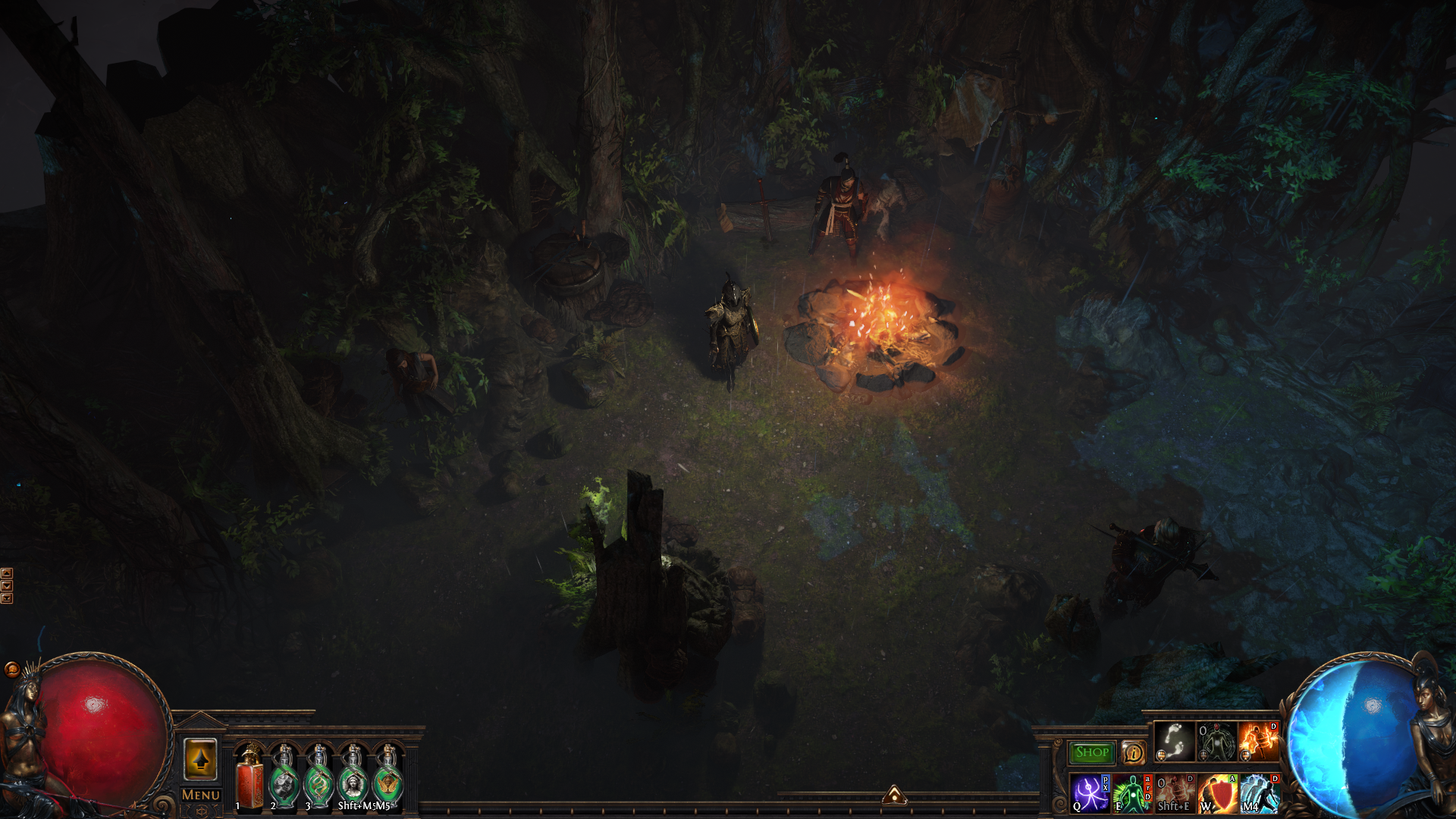Open the Menu button
The width and height of the screenshot is (1456, 819).
click(201, 795)
